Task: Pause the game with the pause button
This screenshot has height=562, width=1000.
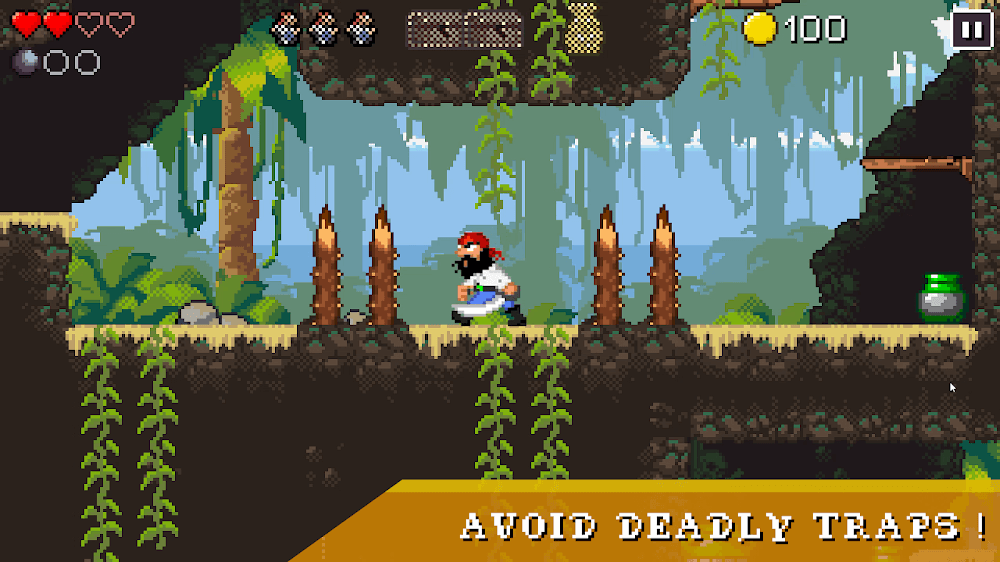Action: pos(969,29)
